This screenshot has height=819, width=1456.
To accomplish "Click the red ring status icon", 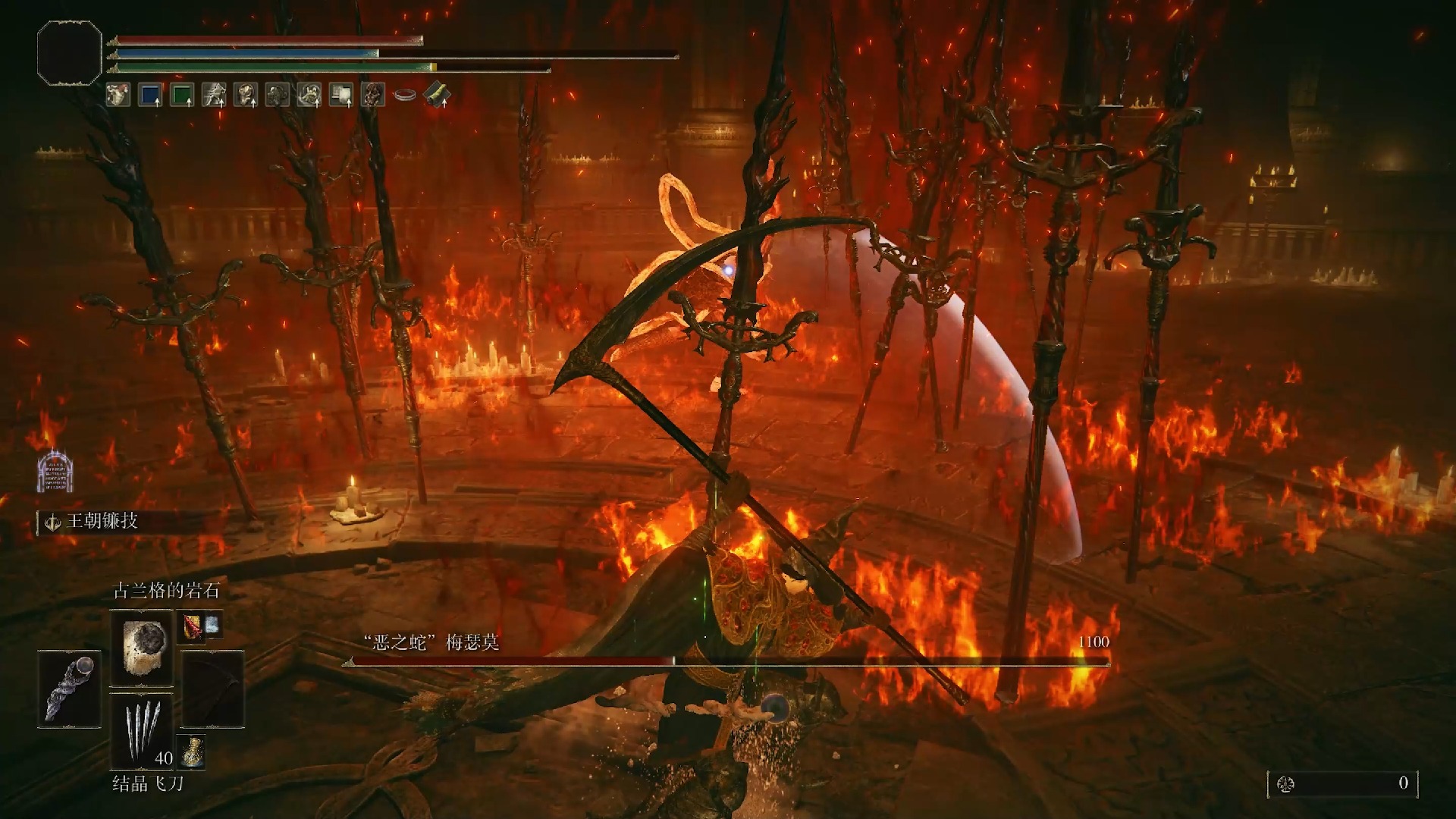I will [405, 95].
